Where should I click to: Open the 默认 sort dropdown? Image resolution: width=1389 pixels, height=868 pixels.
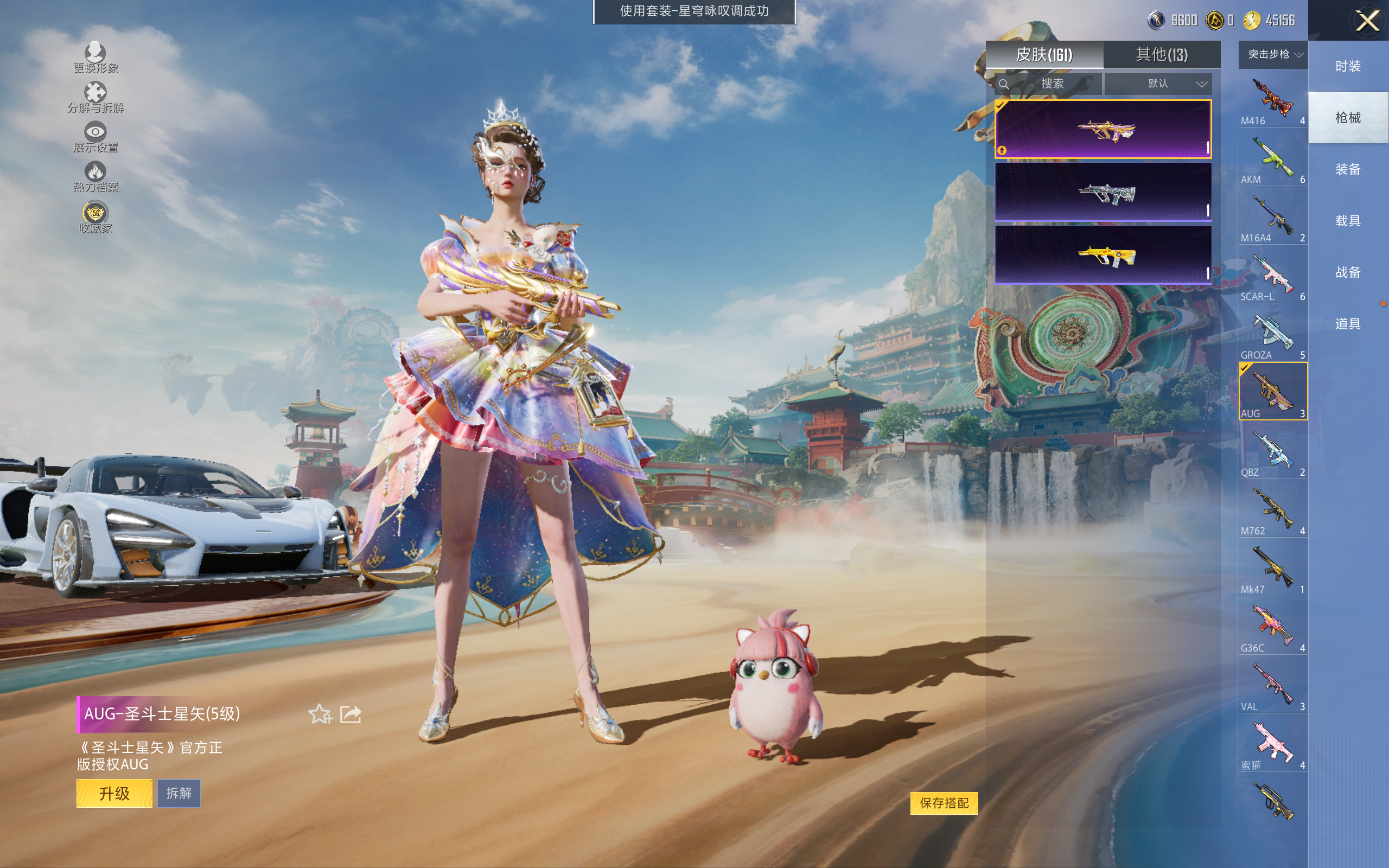point(1158,84)
